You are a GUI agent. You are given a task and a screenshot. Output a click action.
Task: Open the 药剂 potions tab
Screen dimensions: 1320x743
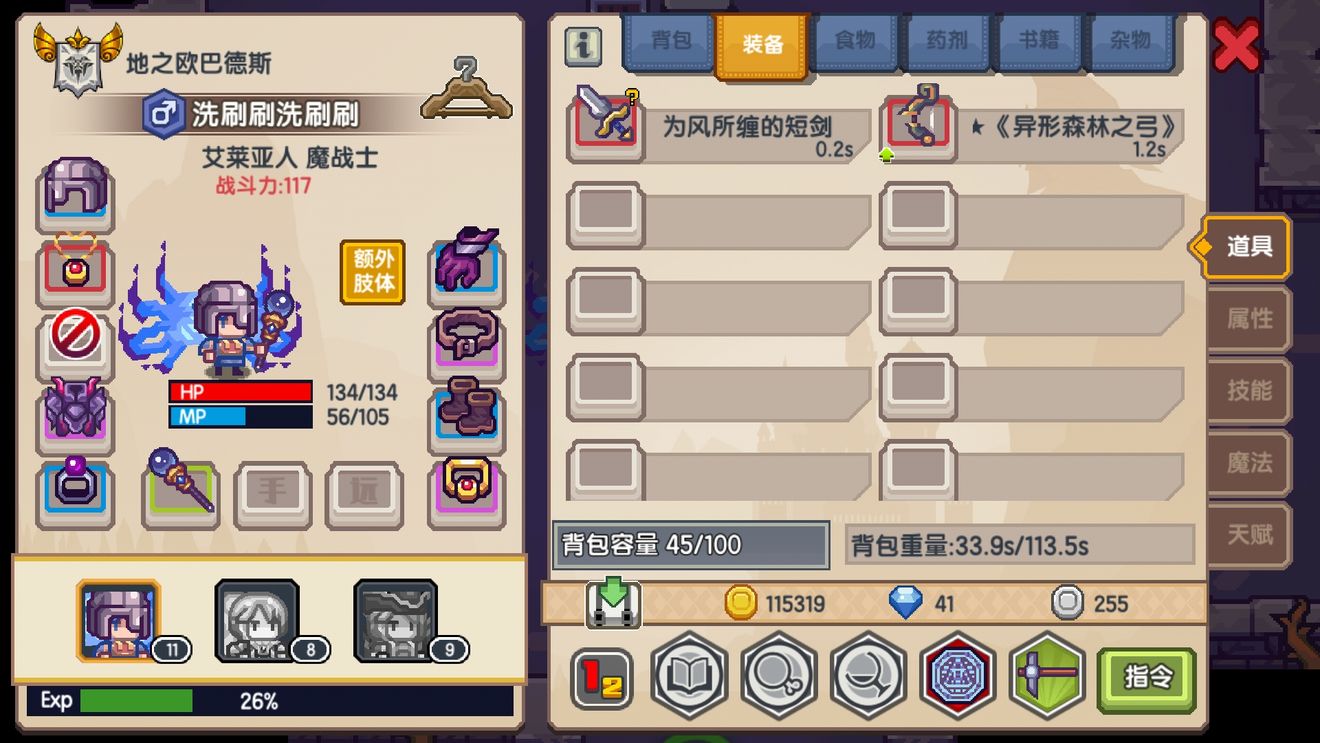(947, 43)
